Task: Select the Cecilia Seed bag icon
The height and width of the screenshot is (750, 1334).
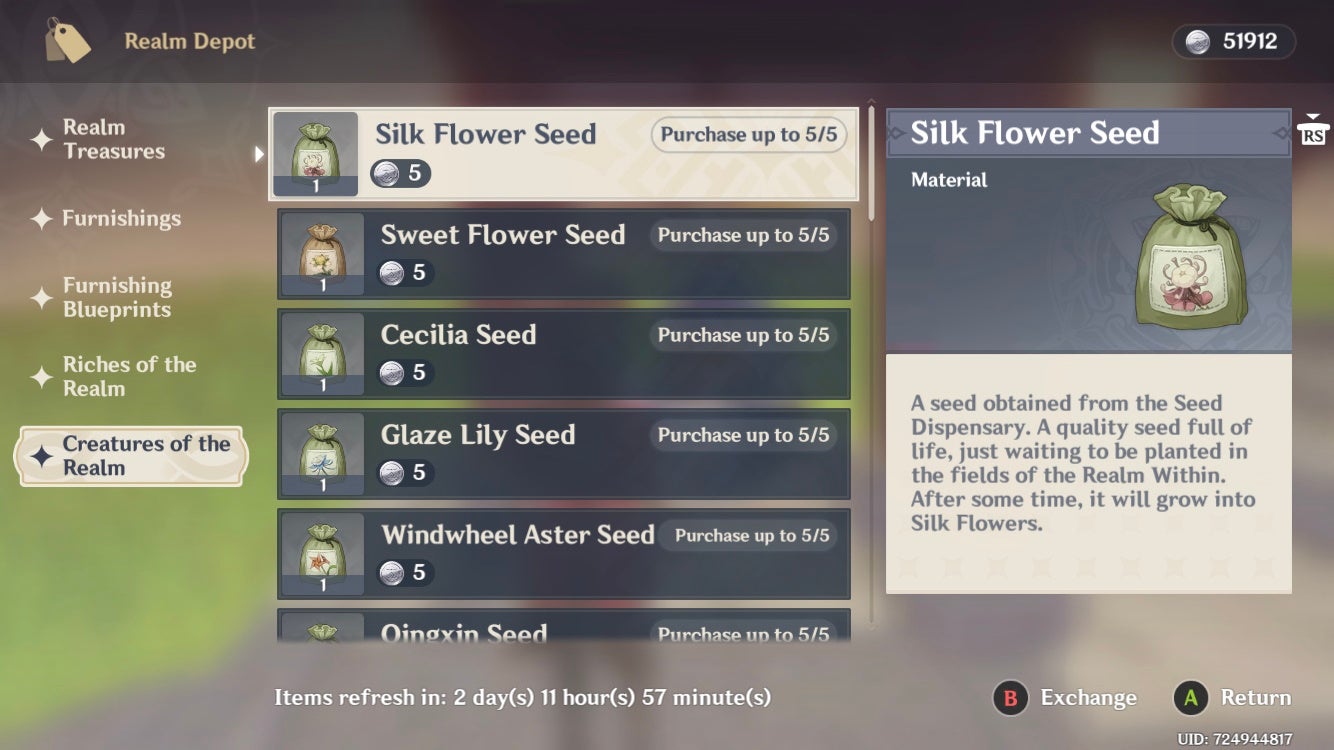Action: pyautogui.click(x=322, y=353)
